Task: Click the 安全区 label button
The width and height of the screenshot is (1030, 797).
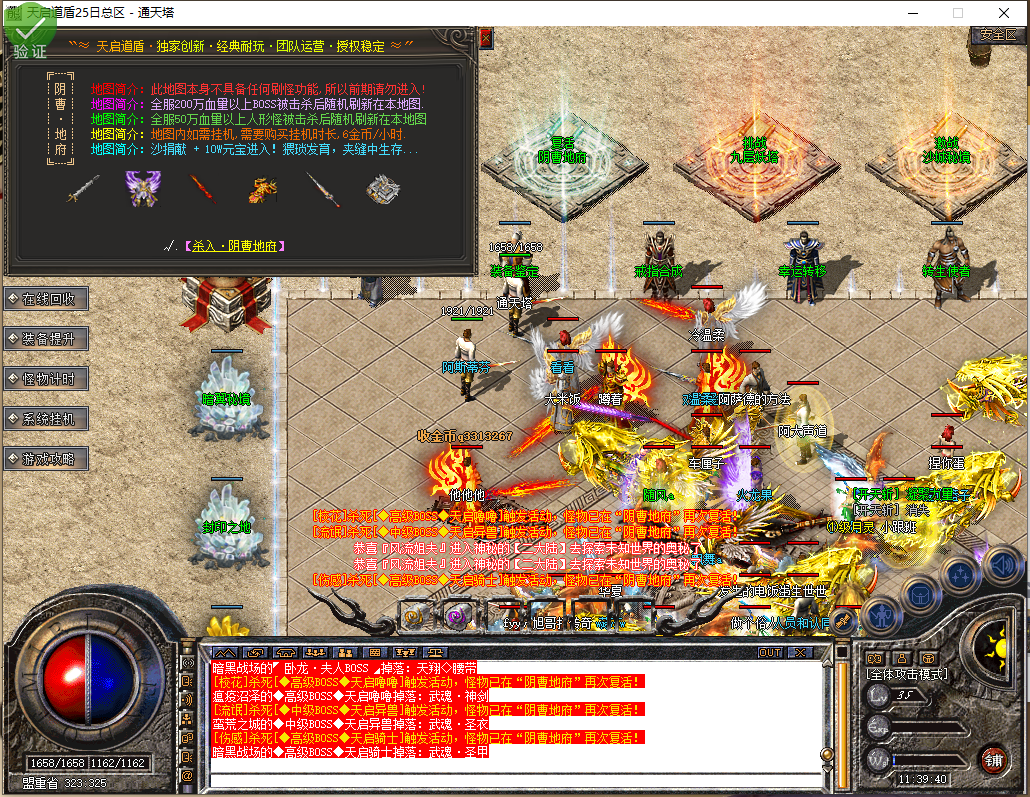Action: [x=997, y=34]
